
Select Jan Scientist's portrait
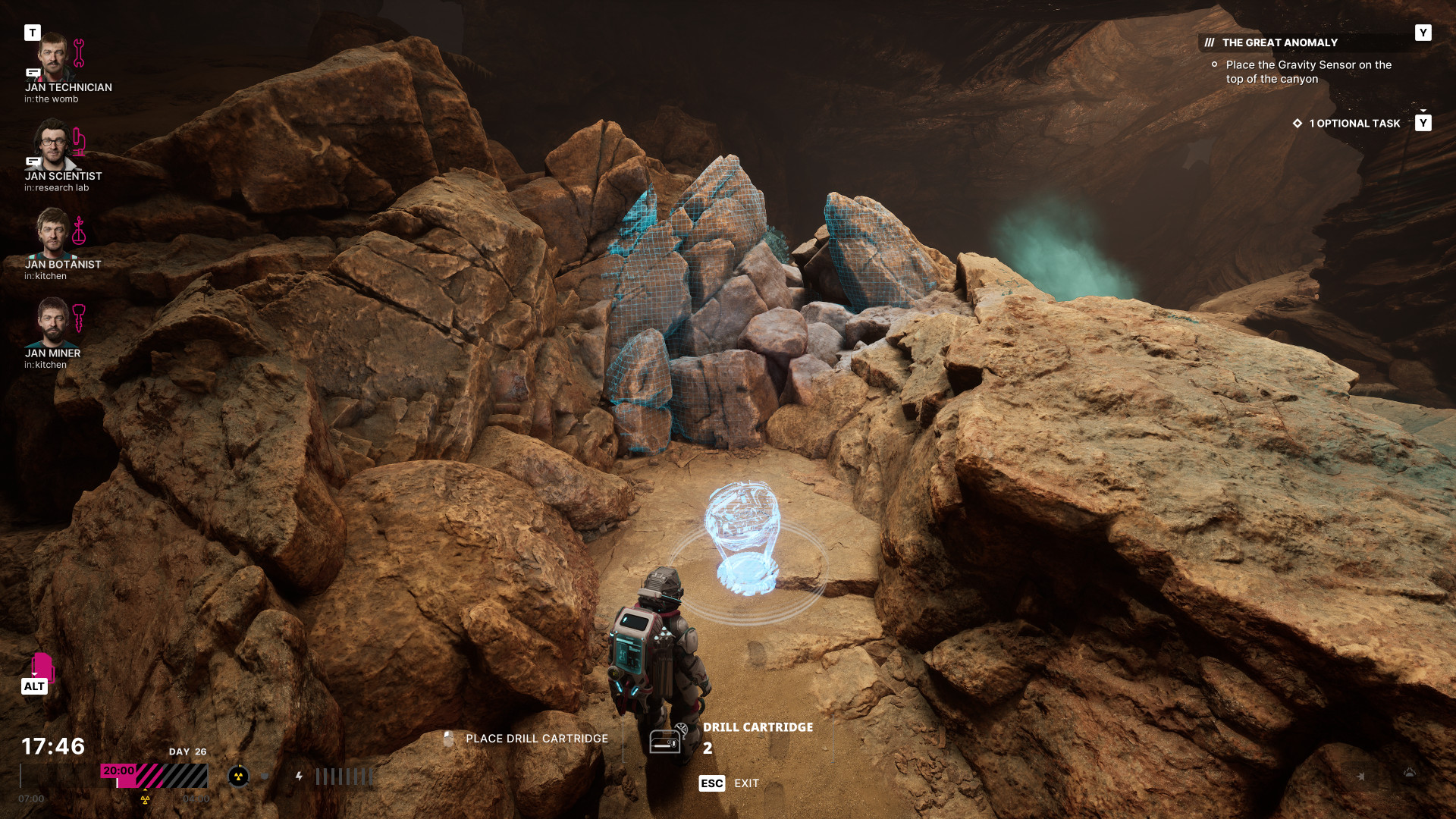point(53,146)
